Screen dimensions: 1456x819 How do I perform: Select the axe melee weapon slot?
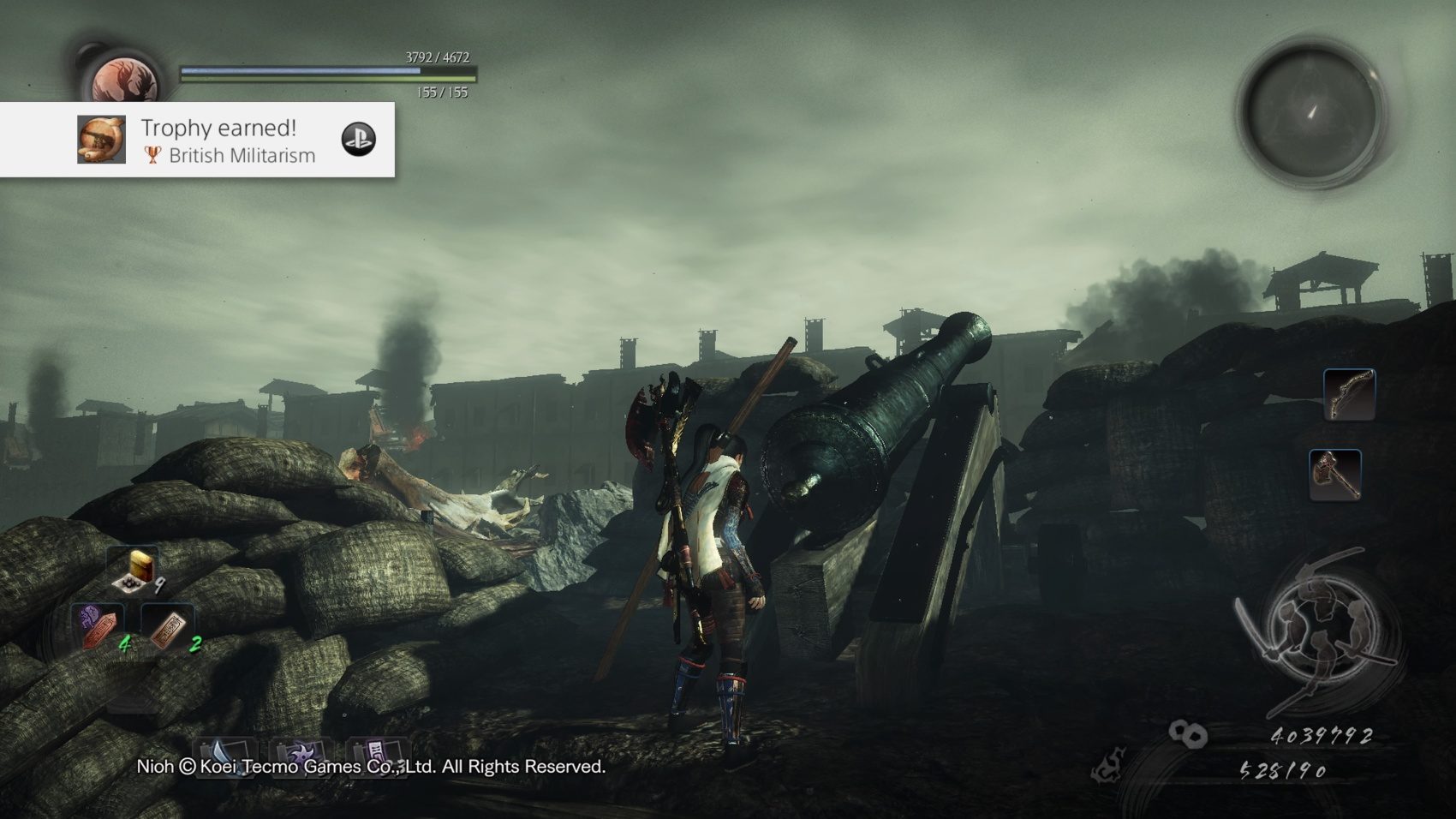1334,474
